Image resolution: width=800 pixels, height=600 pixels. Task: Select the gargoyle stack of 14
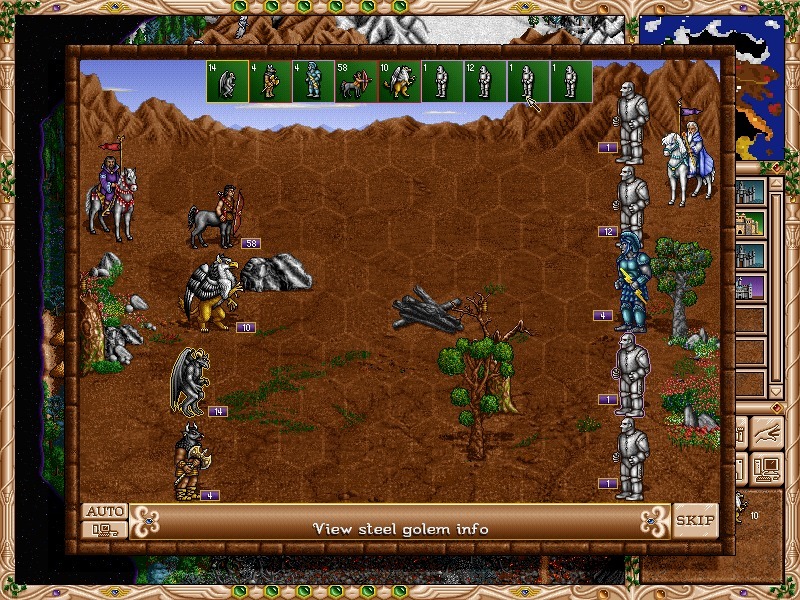pos(190,380)
